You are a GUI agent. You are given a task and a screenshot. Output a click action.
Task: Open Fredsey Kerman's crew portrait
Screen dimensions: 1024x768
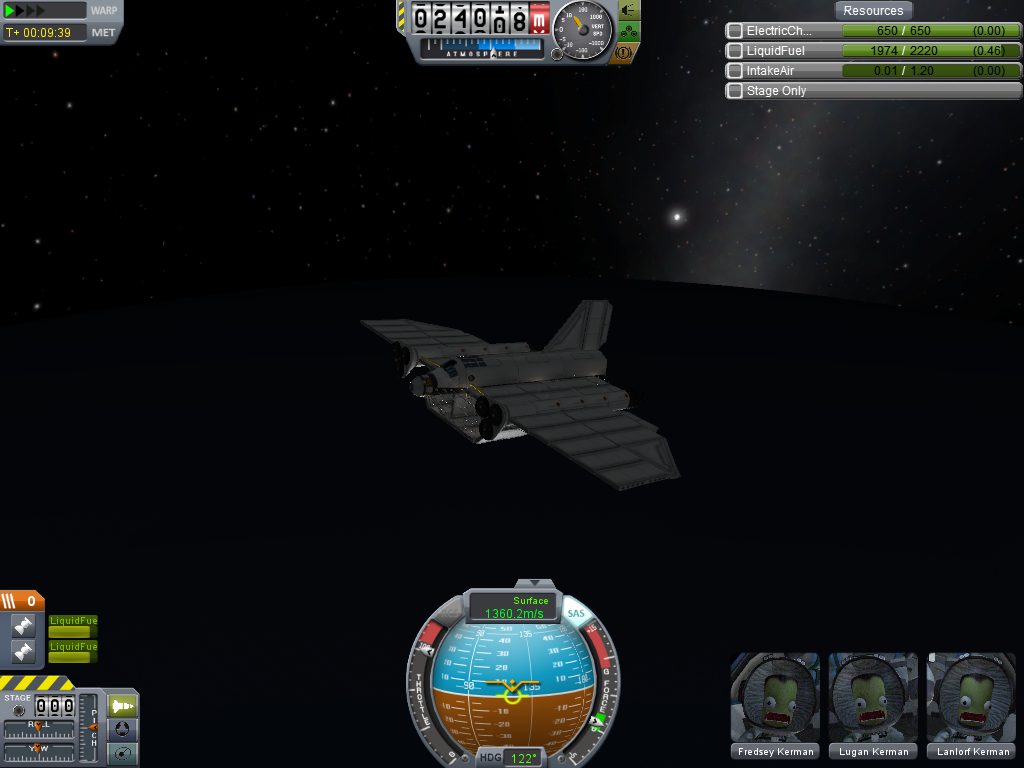coord(775,698)
